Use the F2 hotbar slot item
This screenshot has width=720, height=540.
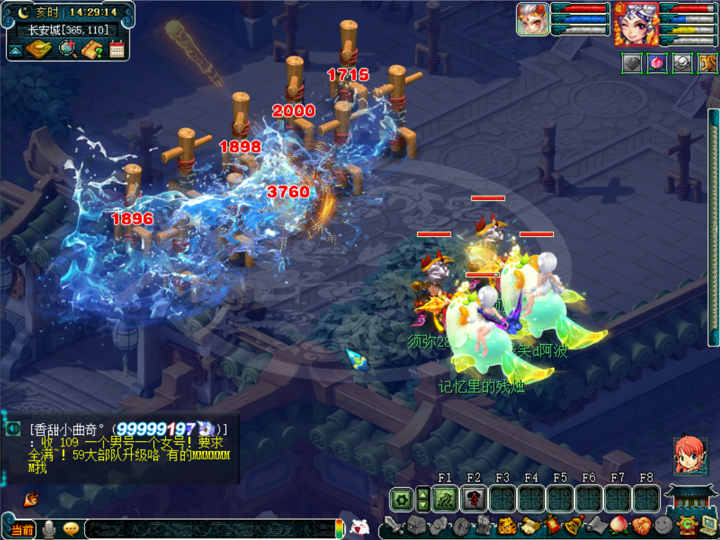474,499
